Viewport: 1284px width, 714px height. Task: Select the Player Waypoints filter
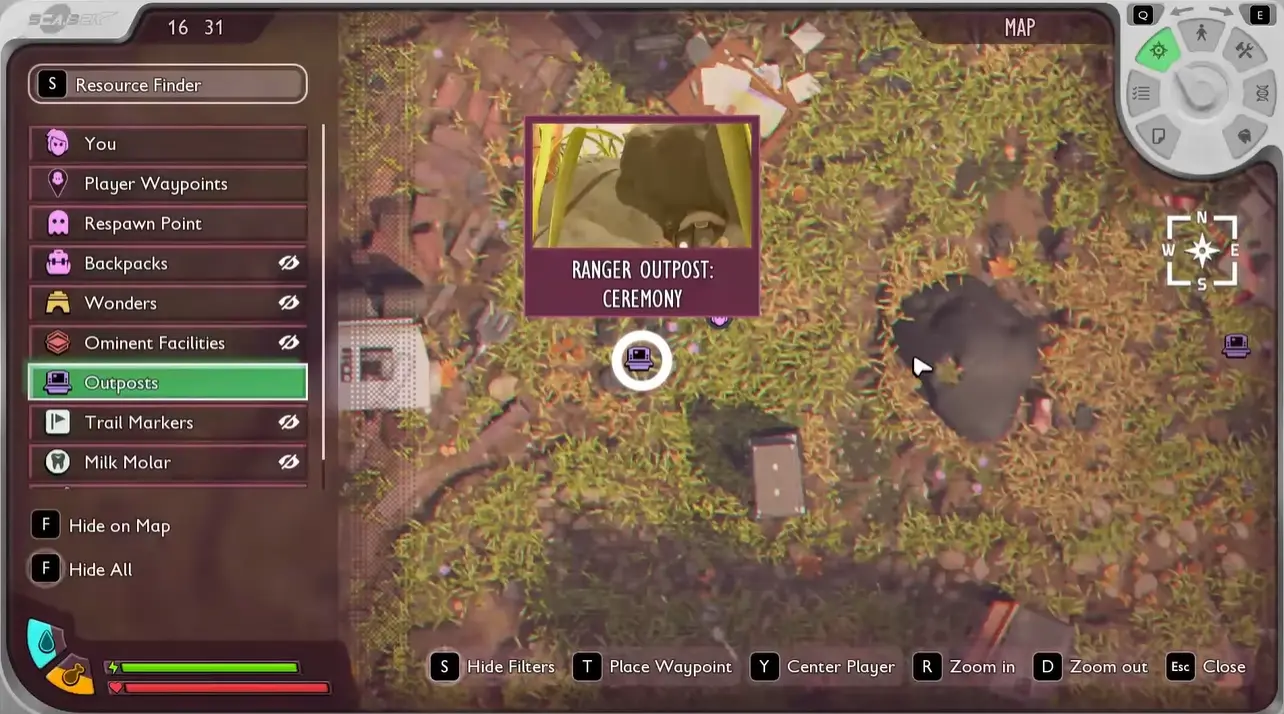pyautogui.click(x=167, y=184)
